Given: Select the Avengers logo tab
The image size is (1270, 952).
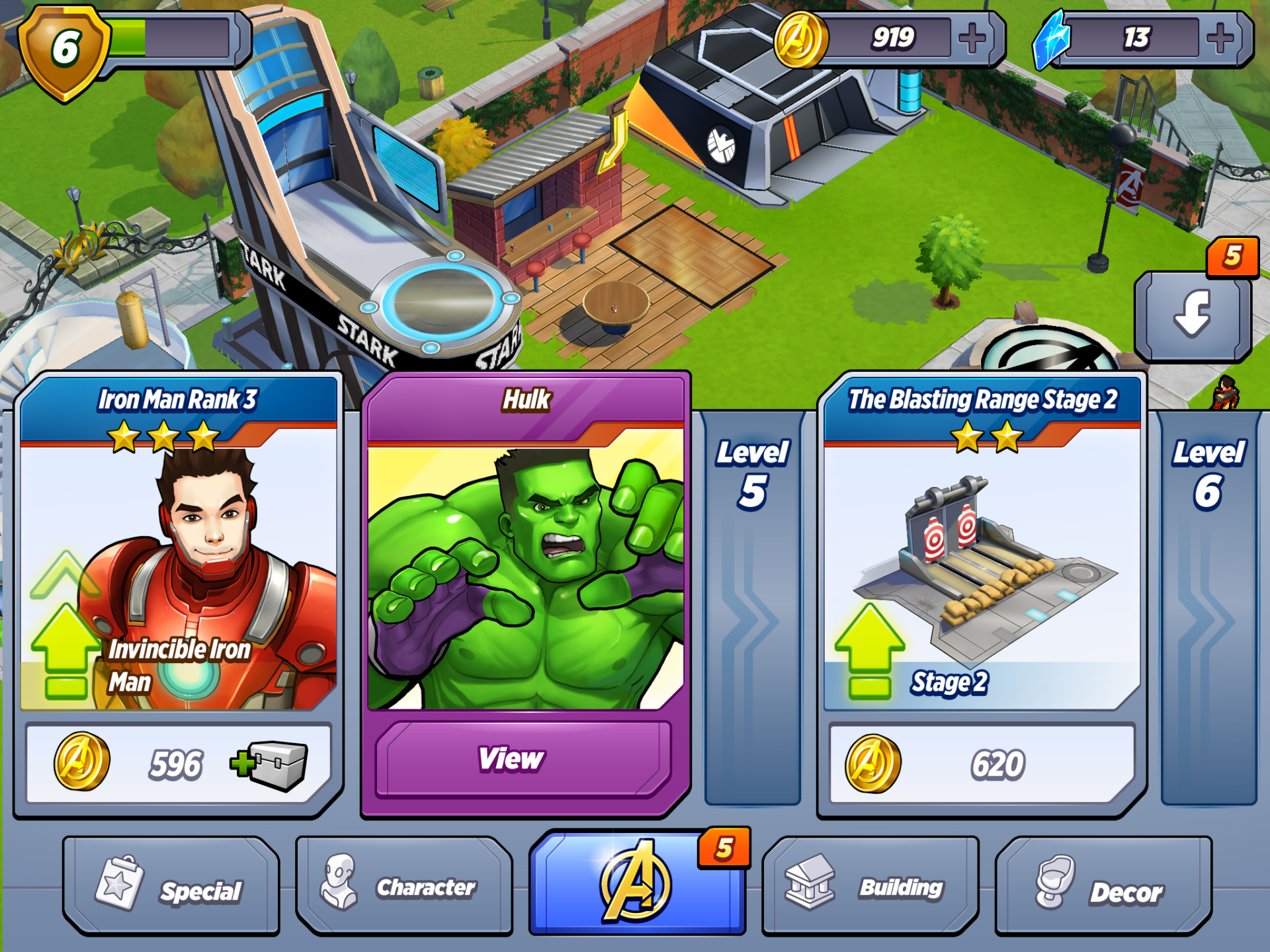Looking at the screenshot, I should [637, 883].
